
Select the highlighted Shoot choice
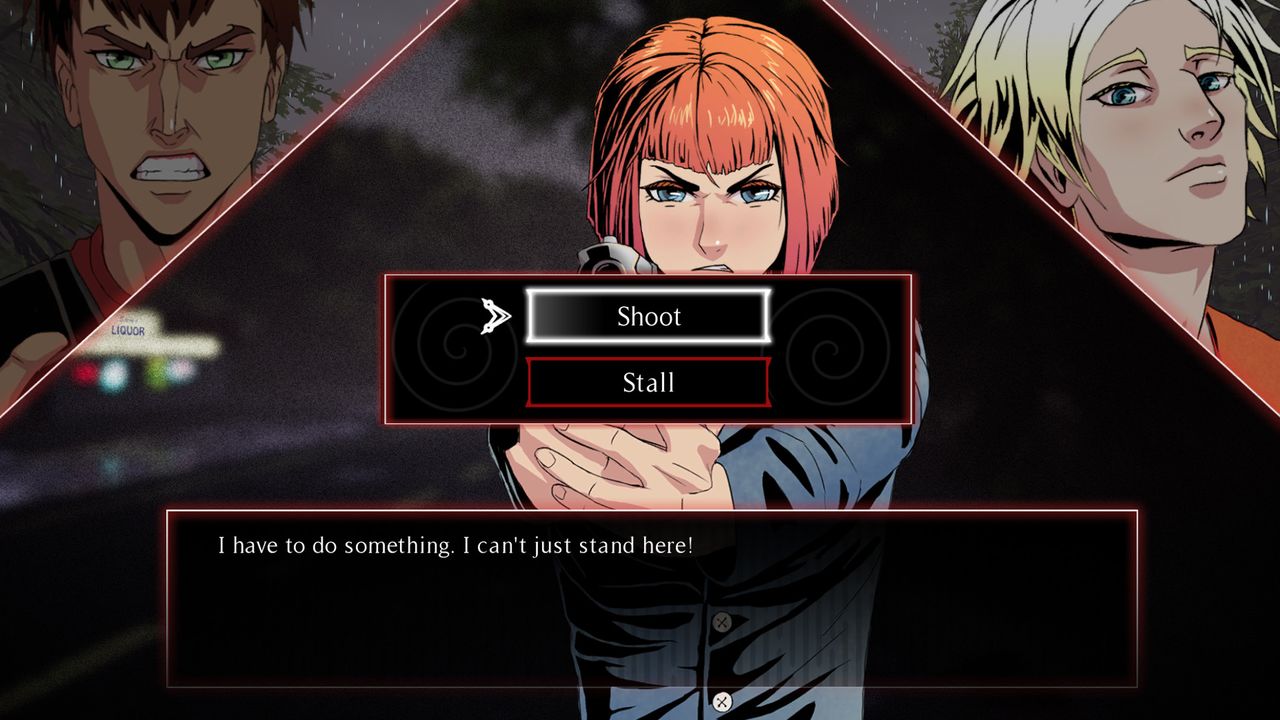pos(649,317)
